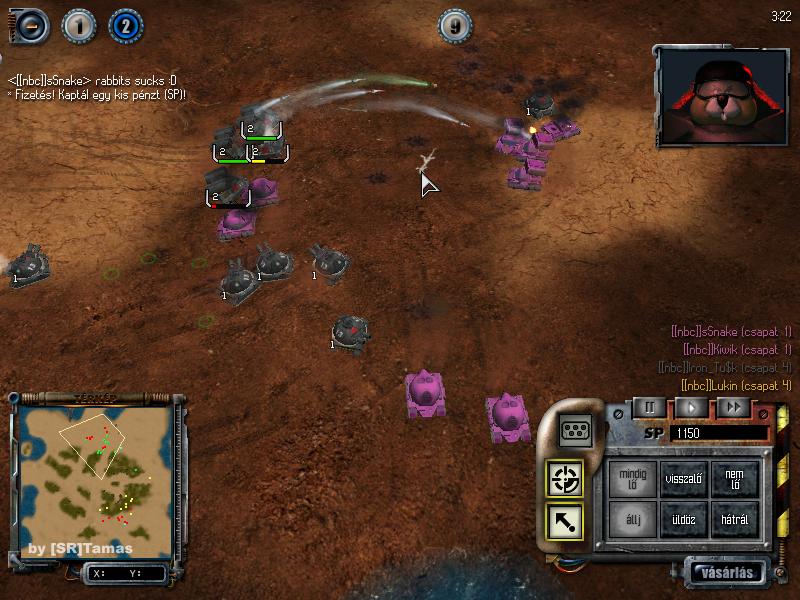Order units to "állj"
The height and width of the screenshot is (600, 800).
(633, 520)
